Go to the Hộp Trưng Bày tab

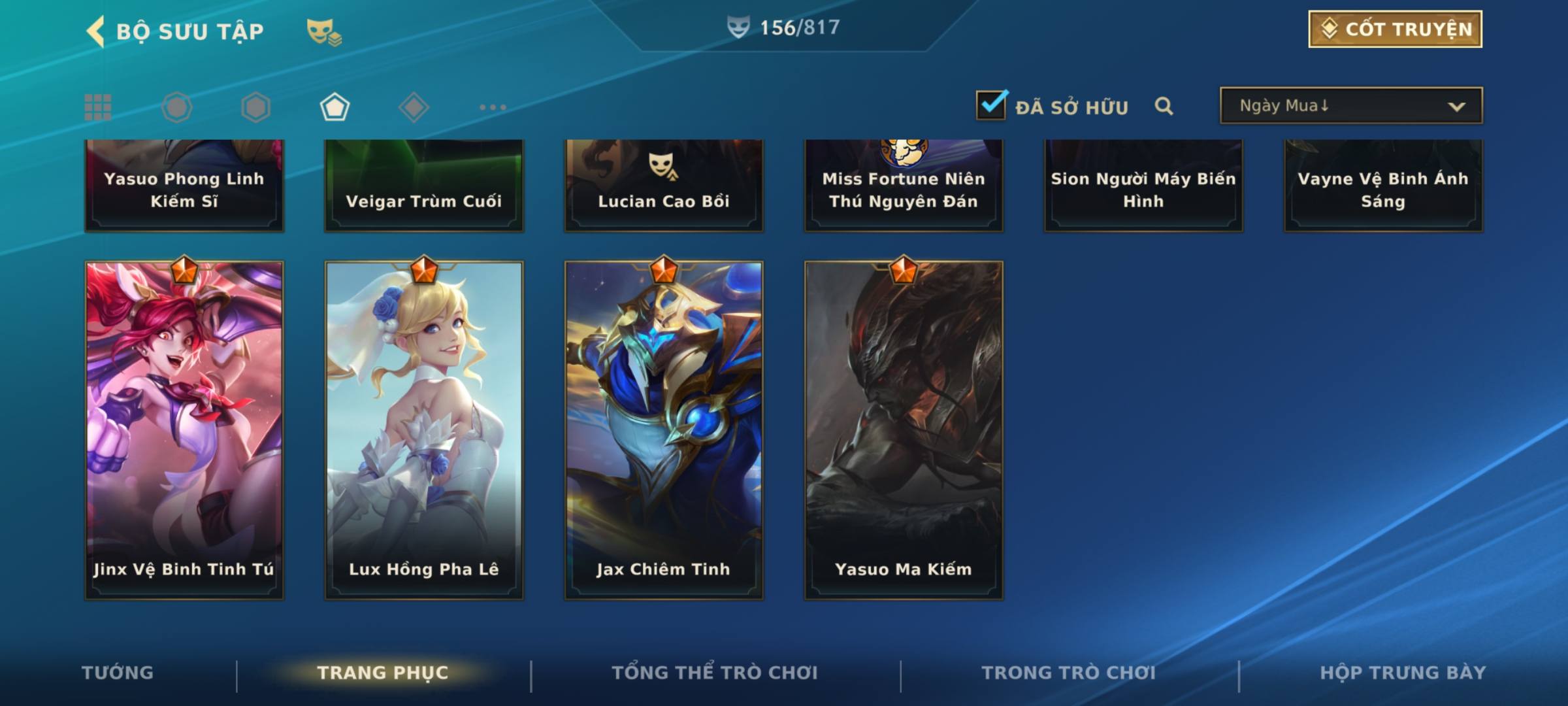pos(1403,673)
